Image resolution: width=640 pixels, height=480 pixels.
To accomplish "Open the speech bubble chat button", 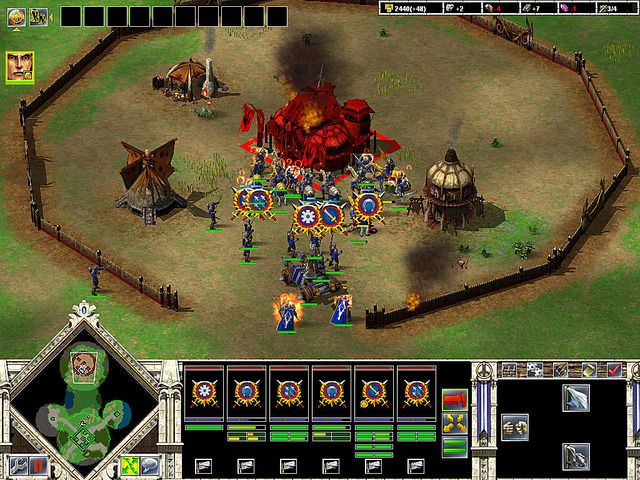I will click(149, 465).
